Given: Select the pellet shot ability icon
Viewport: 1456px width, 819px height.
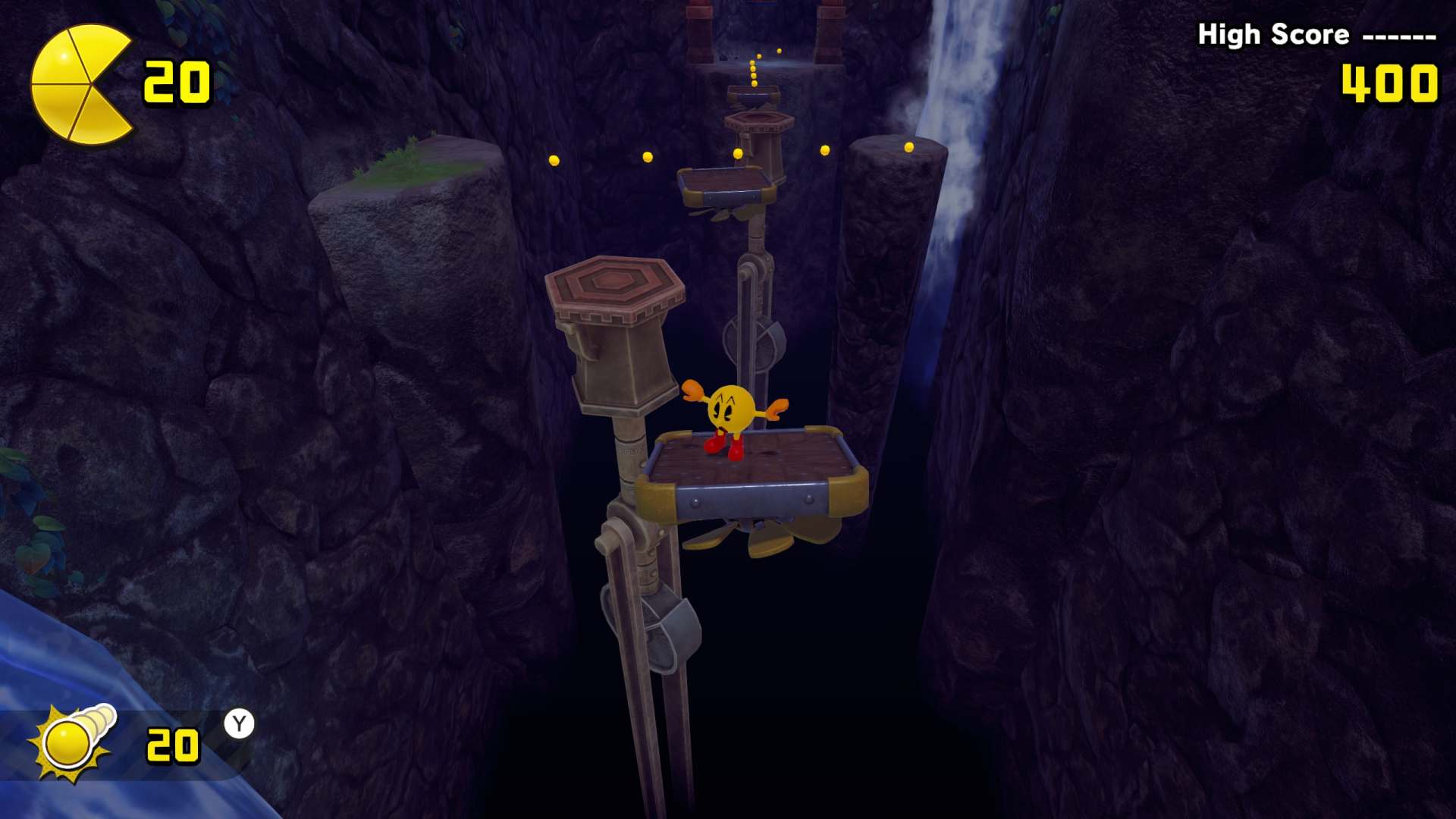Looking at the screenshot, I should 72,742.
